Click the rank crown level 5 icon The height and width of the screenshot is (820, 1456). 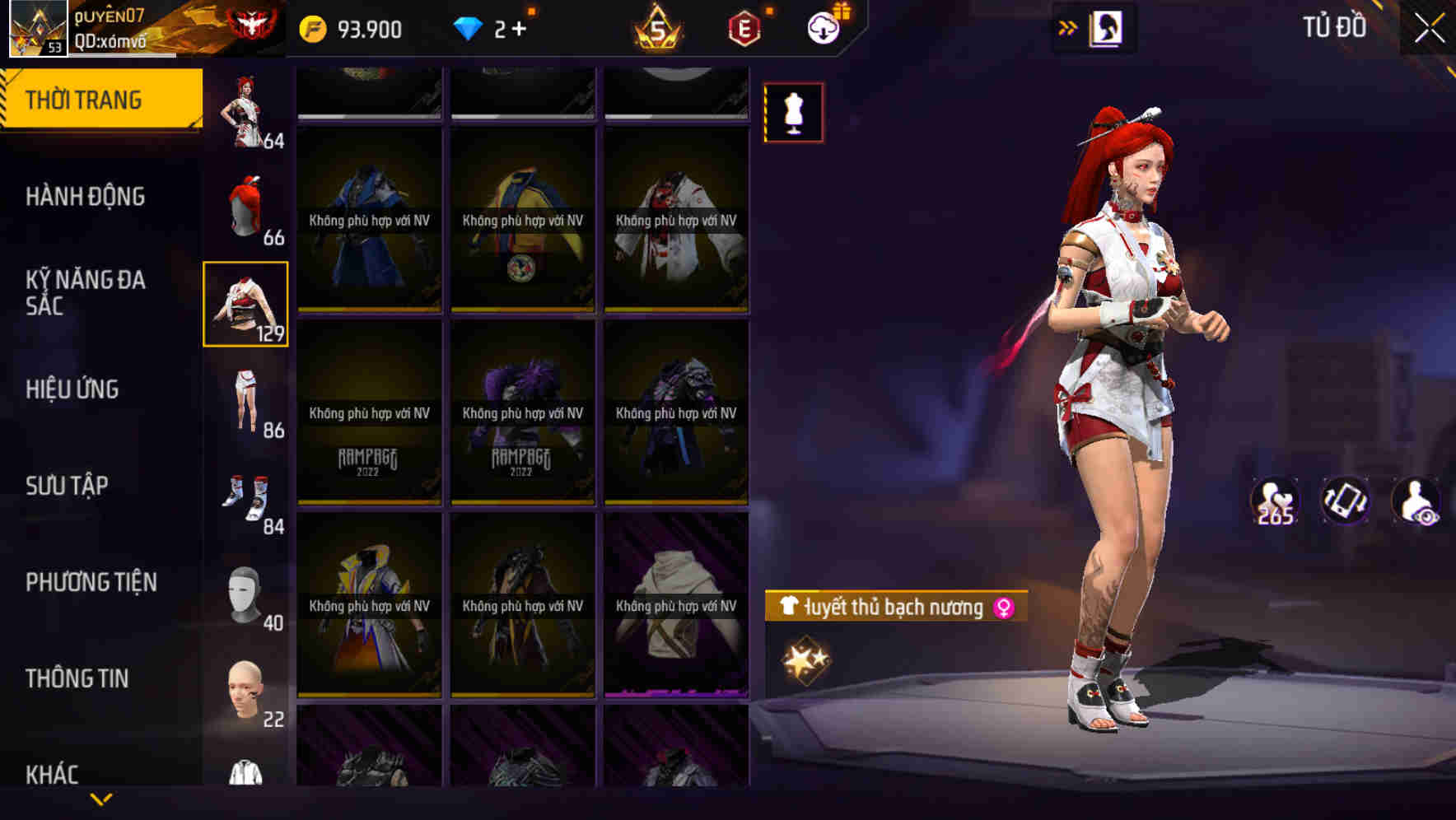tap(659, 29)
